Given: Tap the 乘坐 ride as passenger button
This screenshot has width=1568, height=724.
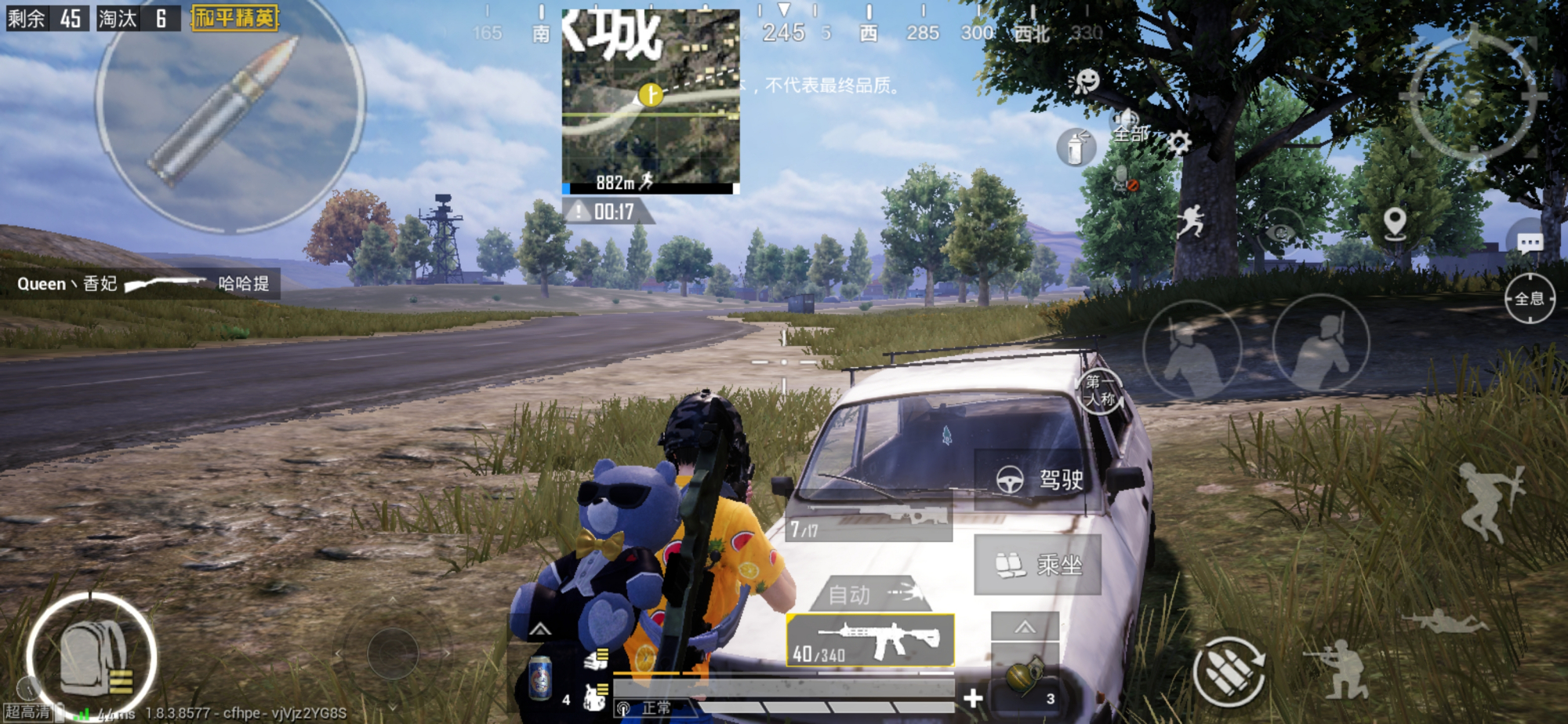Looking at the screenshot, I should 1038,564.
